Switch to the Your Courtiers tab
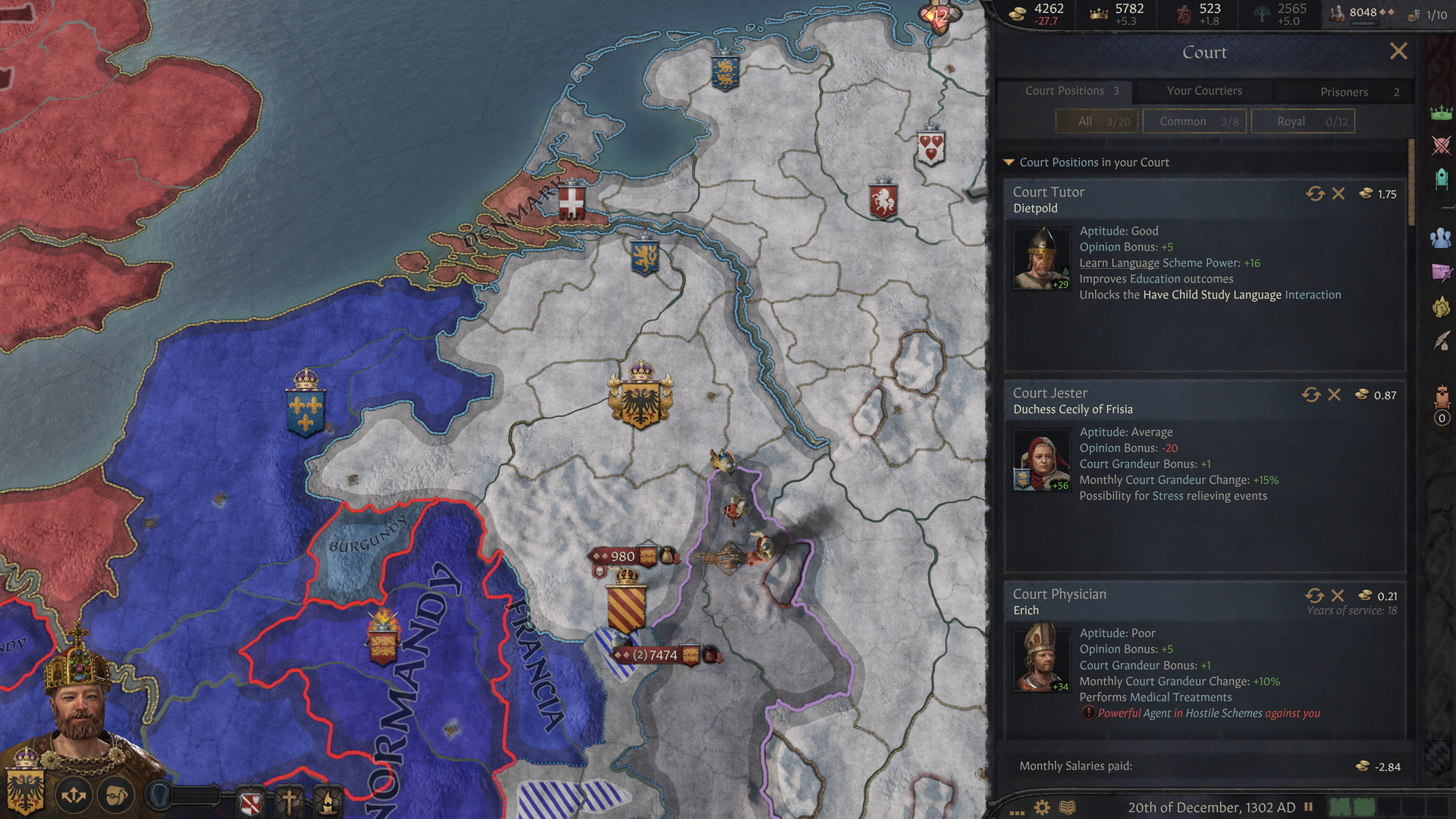Viewport: 1456px width, 819px height. tap(1204, 90)
